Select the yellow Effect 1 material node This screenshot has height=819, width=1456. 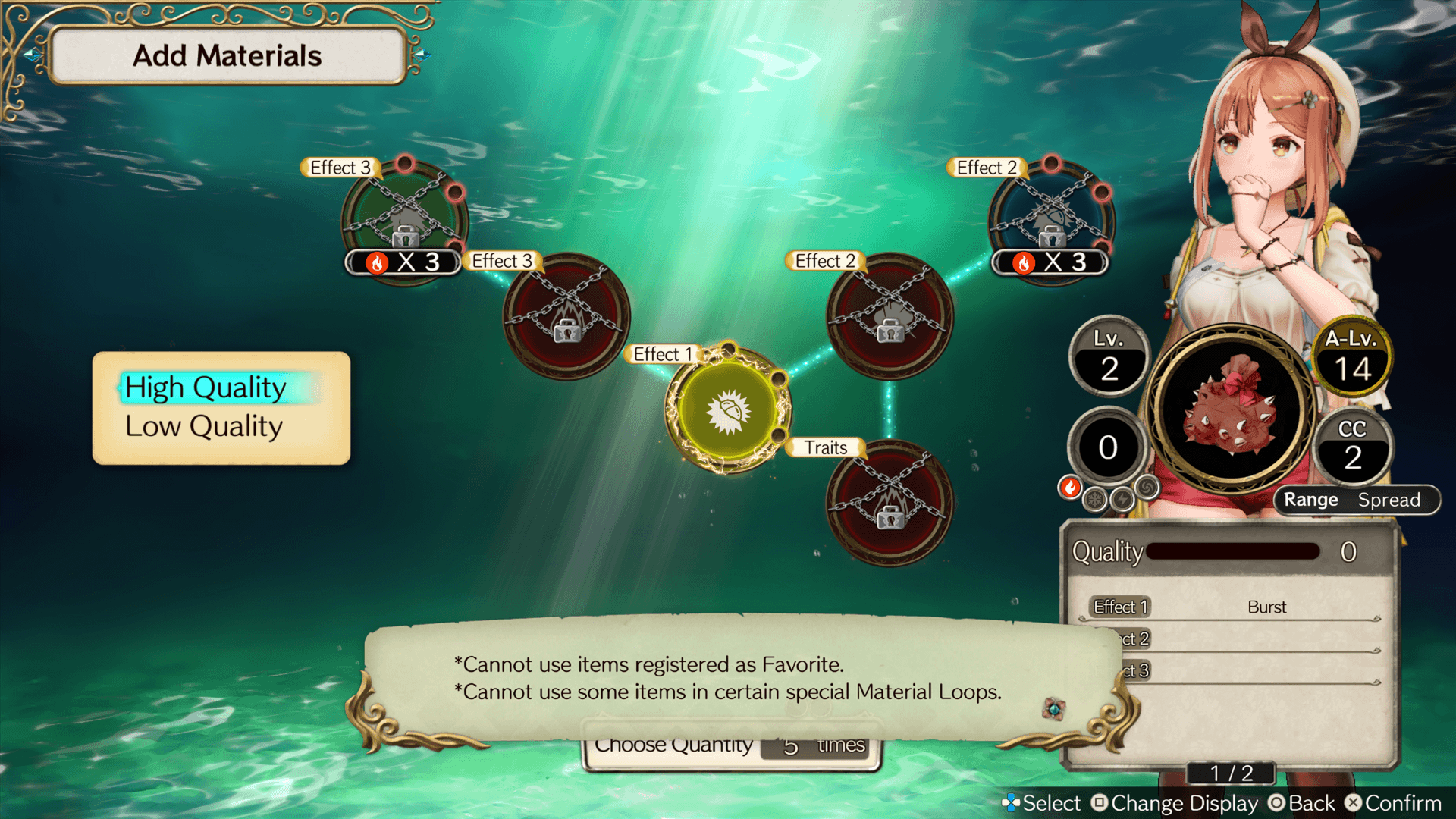tap(728, 410)
